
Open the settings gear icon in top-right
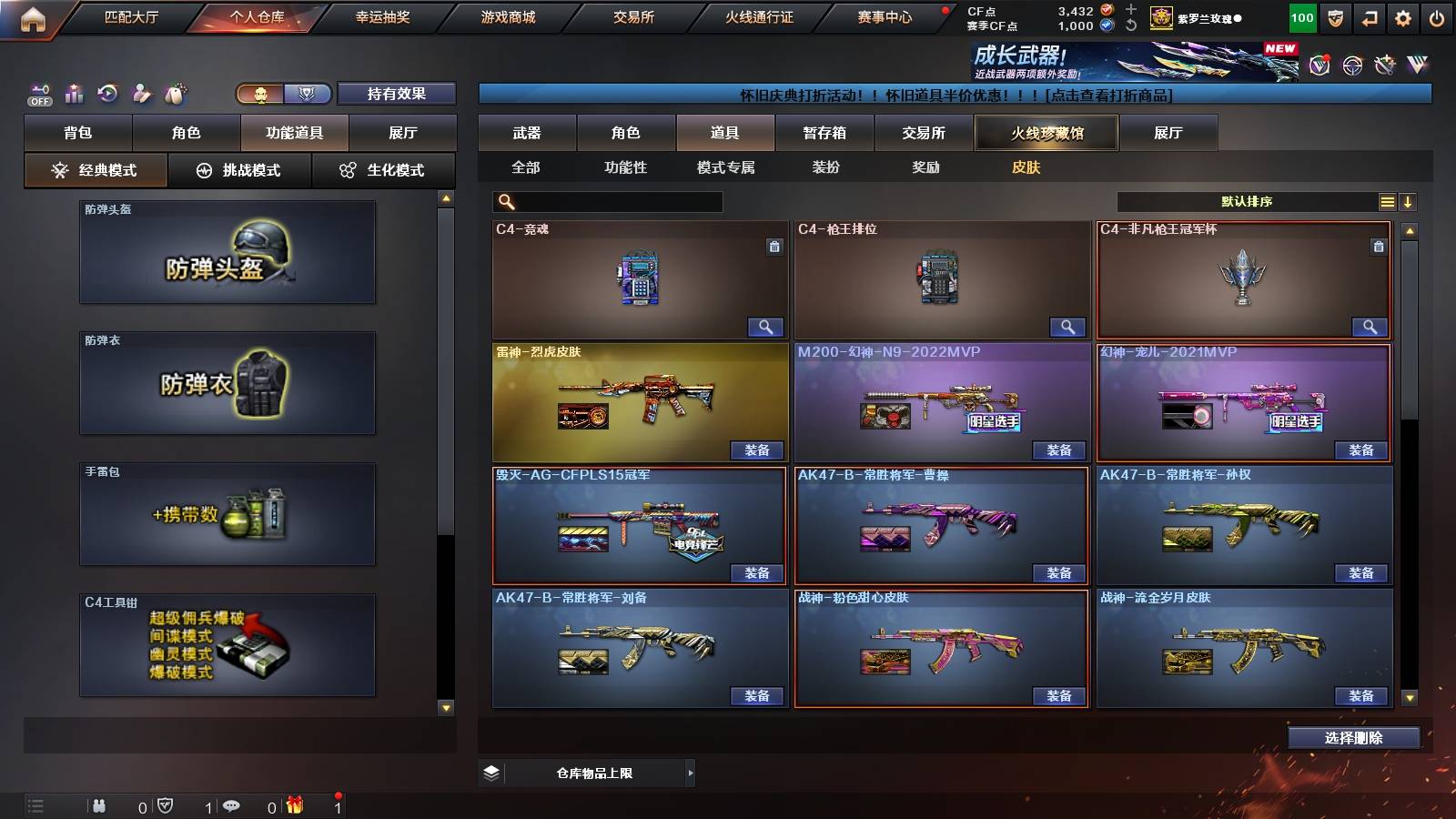[1402, 17]
